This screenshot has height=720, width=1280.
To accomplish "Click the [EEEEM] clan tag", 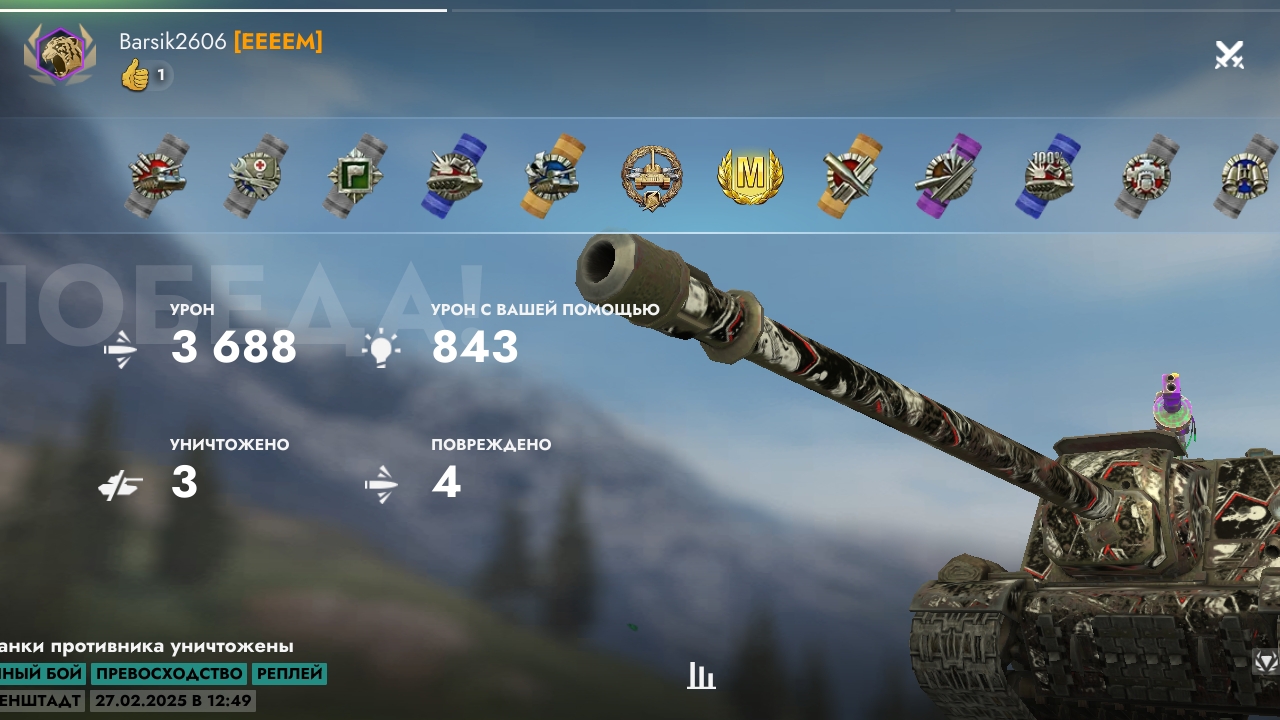I will point(278,42).
